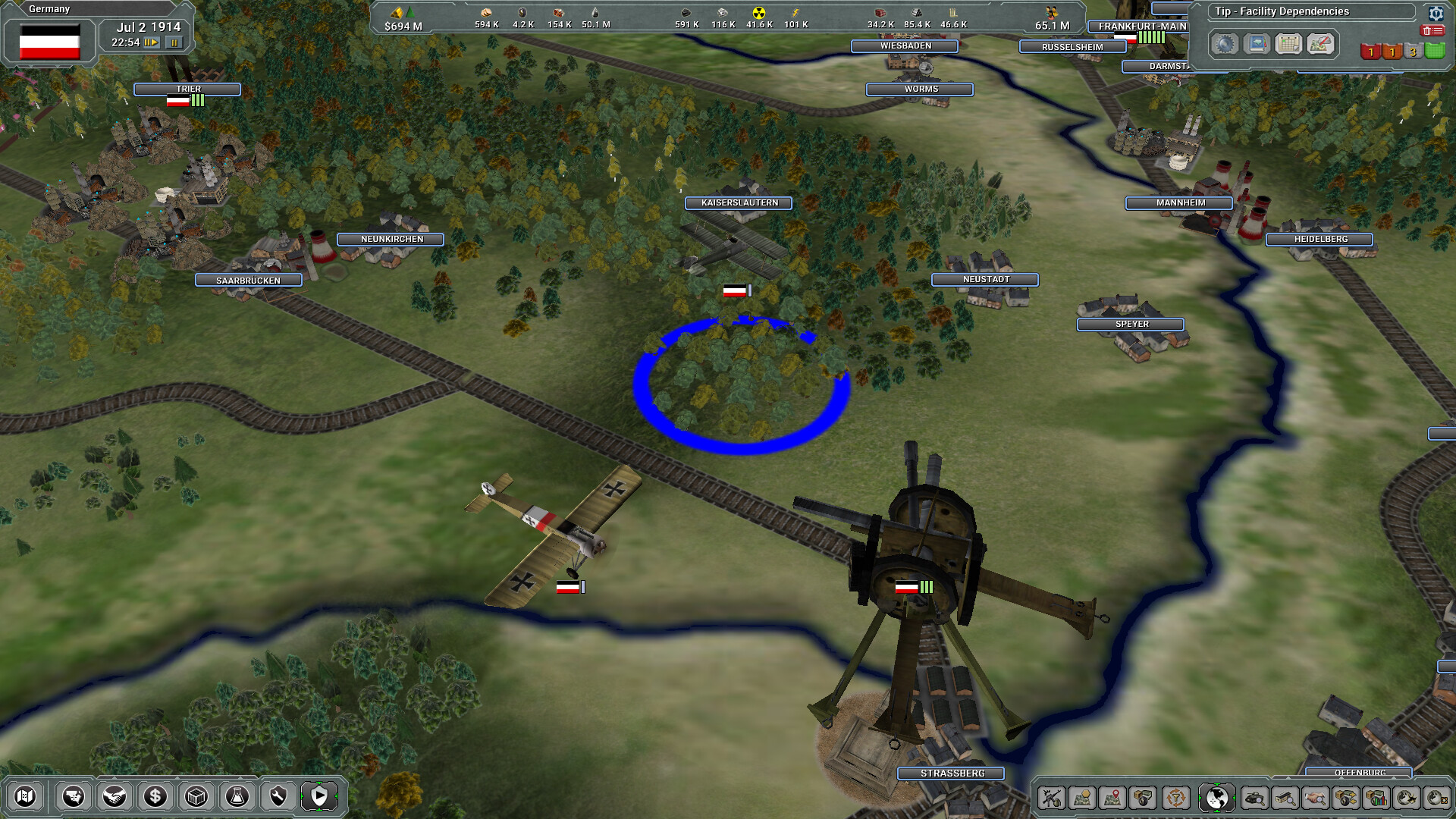
Task: Click the Tip - Facility Dependencies header
Action: coord(1282,11)
